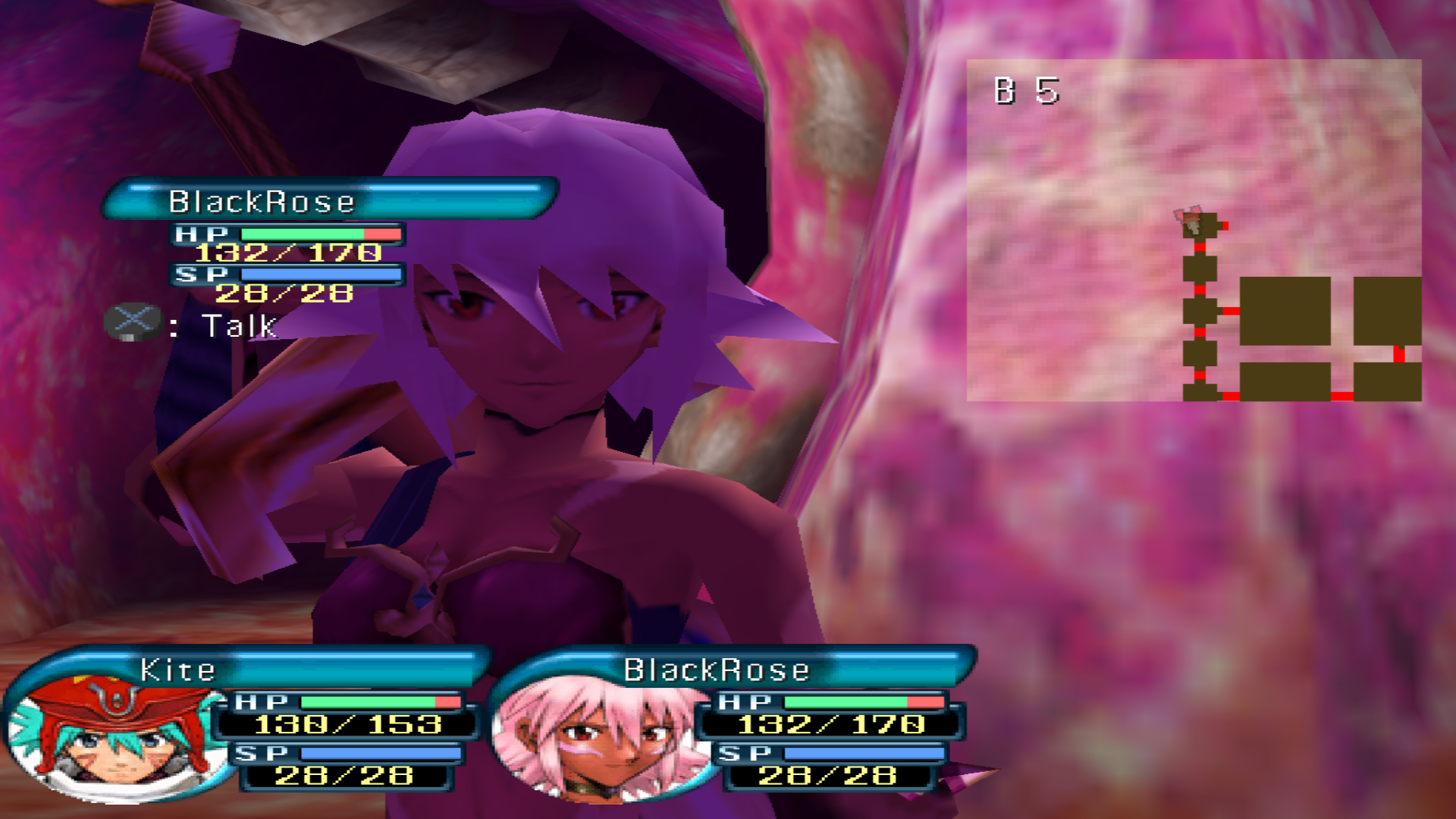Viewport: 1456px width, 819px height.
Task: Click the player position marker on minimap
Action: 1192,221
